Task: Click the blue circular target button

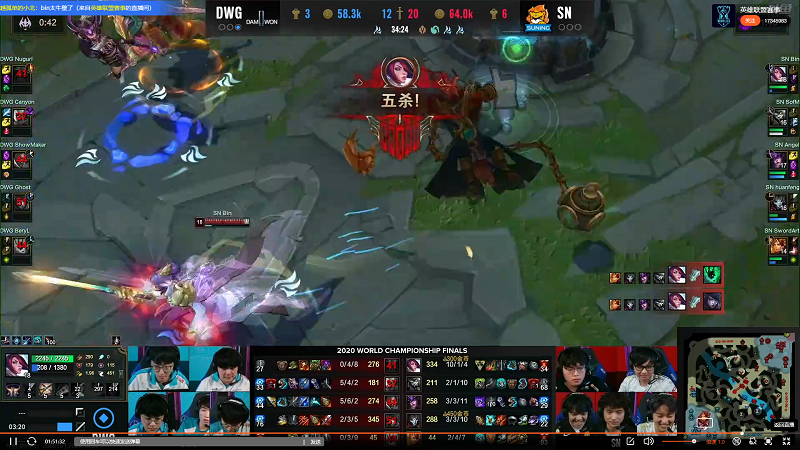Action: [x=103, y=418]
